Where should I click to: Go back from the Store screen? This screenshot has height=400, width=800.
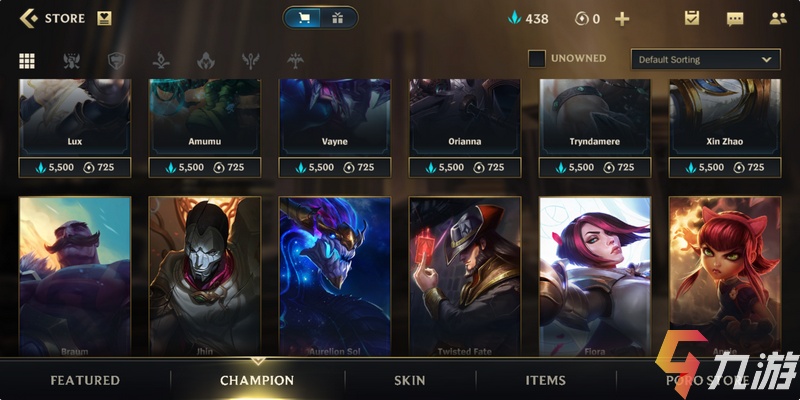click(28, 18)
